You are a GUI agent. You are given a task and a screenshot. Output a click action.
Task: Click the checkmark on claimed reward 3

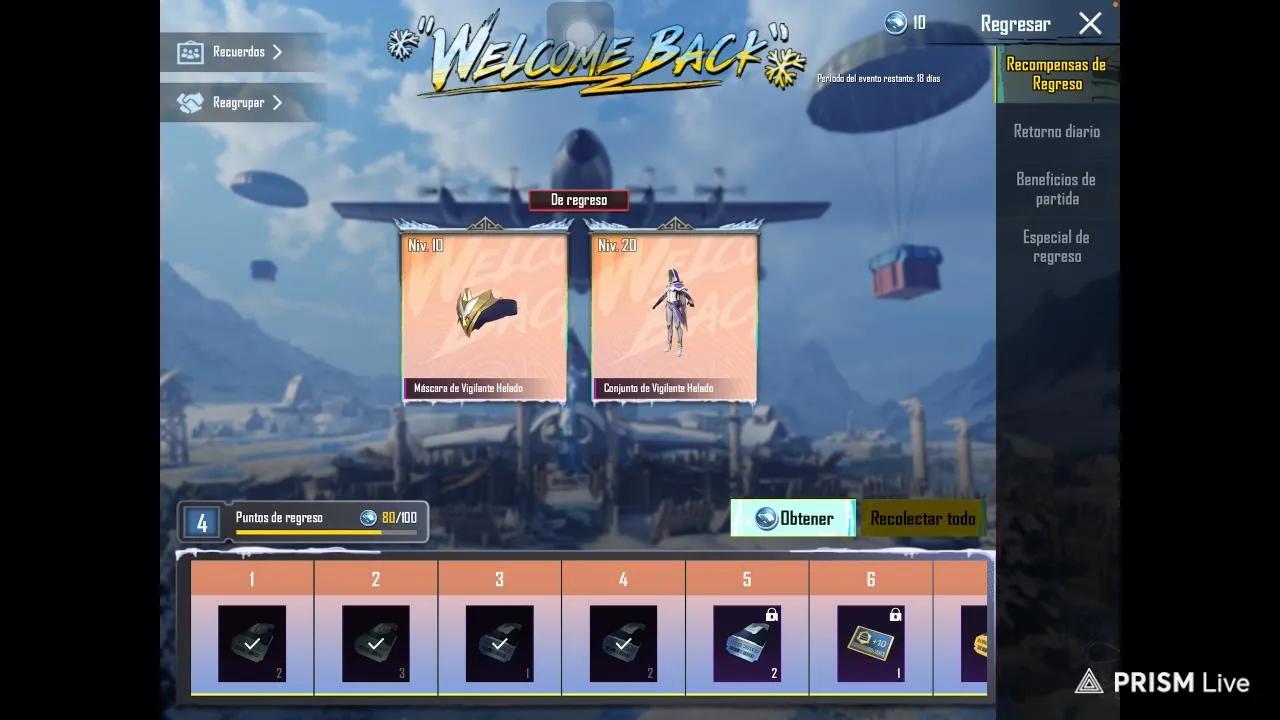point(499,643)
